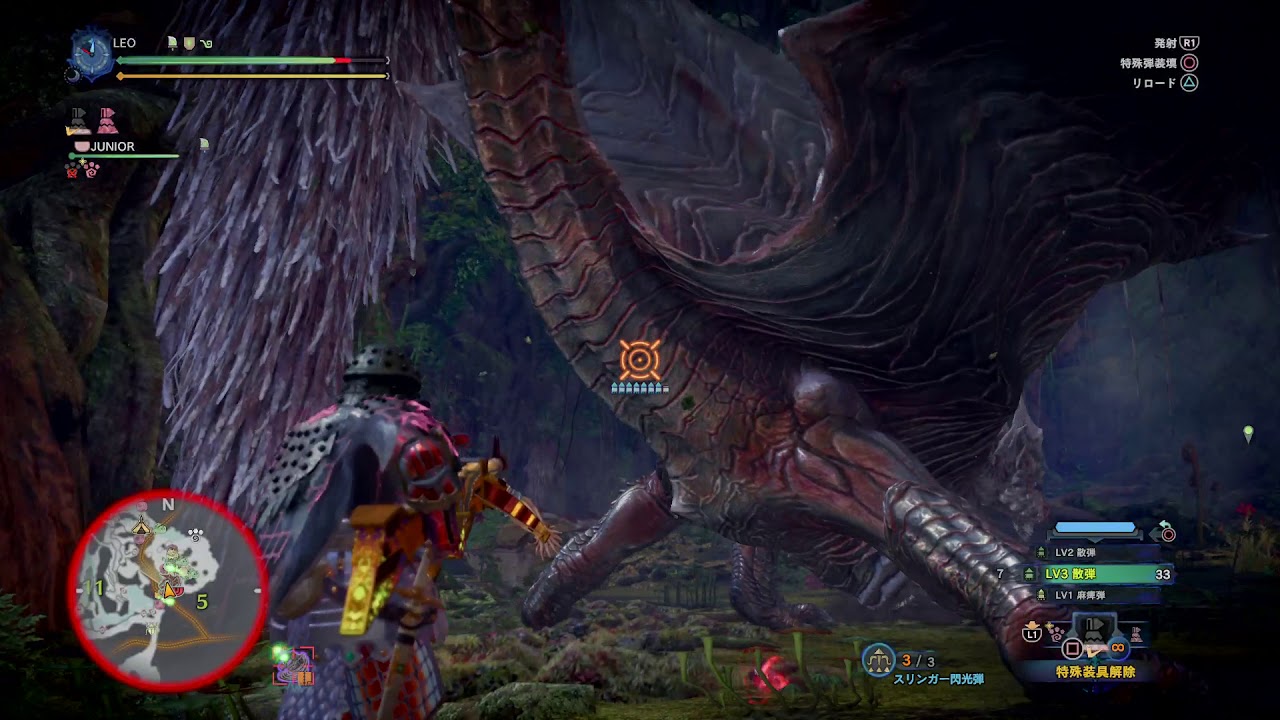The image size is (1280, 720).
Task: Enable the pink monster tracking icon
Action: click(x=109, y=120)
